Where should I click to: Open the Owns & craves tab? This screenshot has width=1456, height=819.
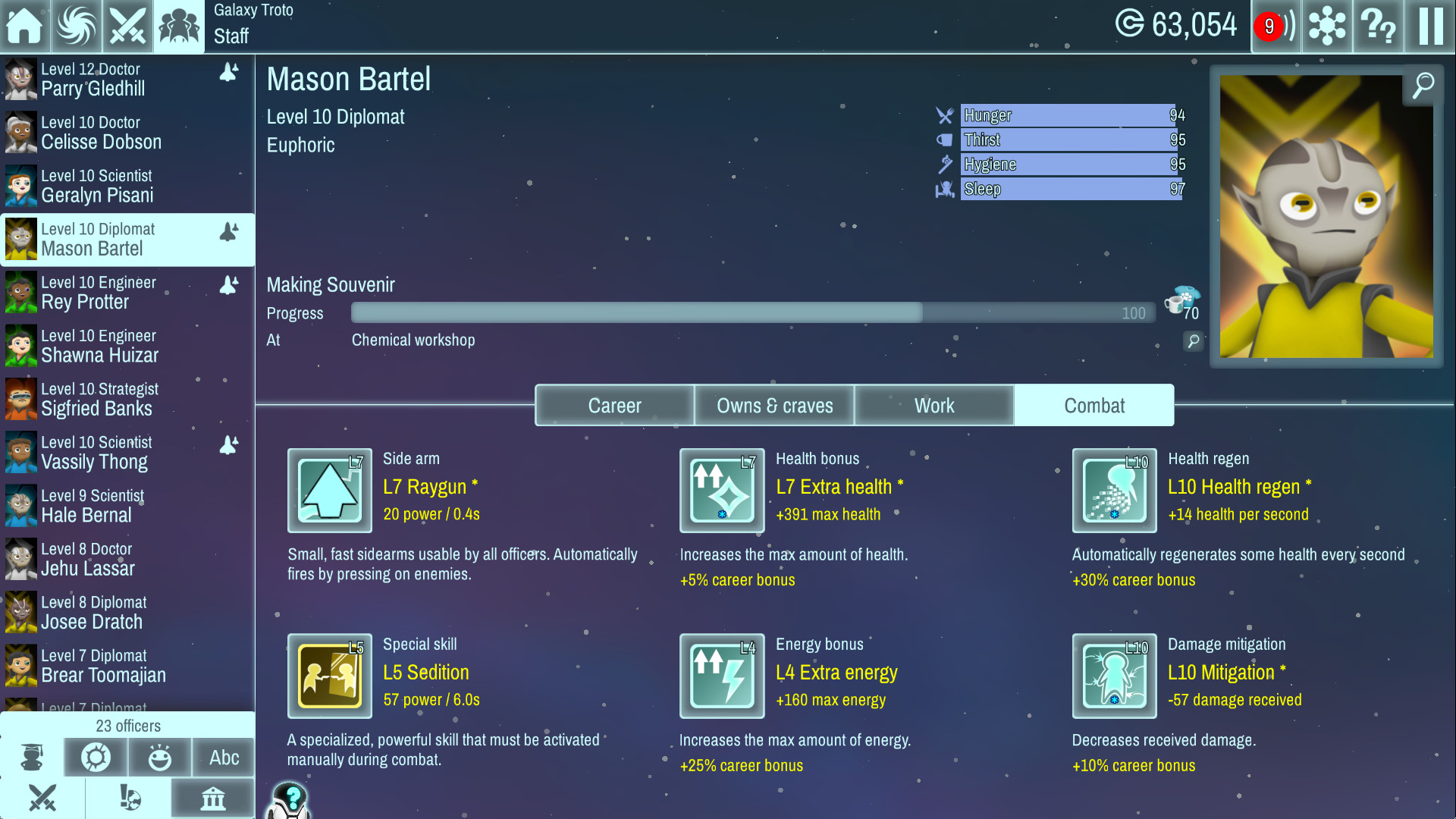(774, 405)
